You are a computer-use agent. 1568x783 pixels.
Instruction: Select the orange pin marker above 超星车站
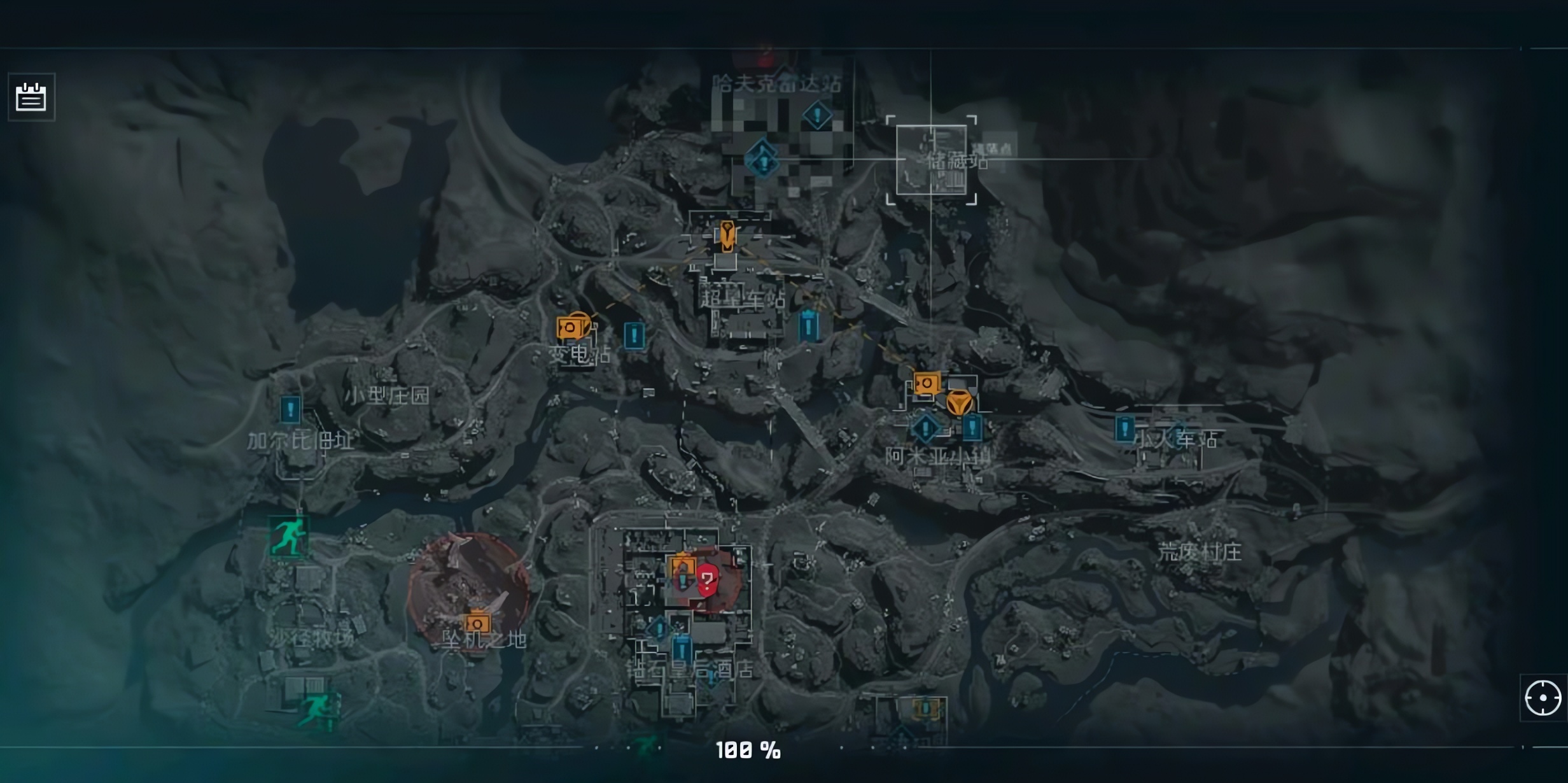point(727,236)
